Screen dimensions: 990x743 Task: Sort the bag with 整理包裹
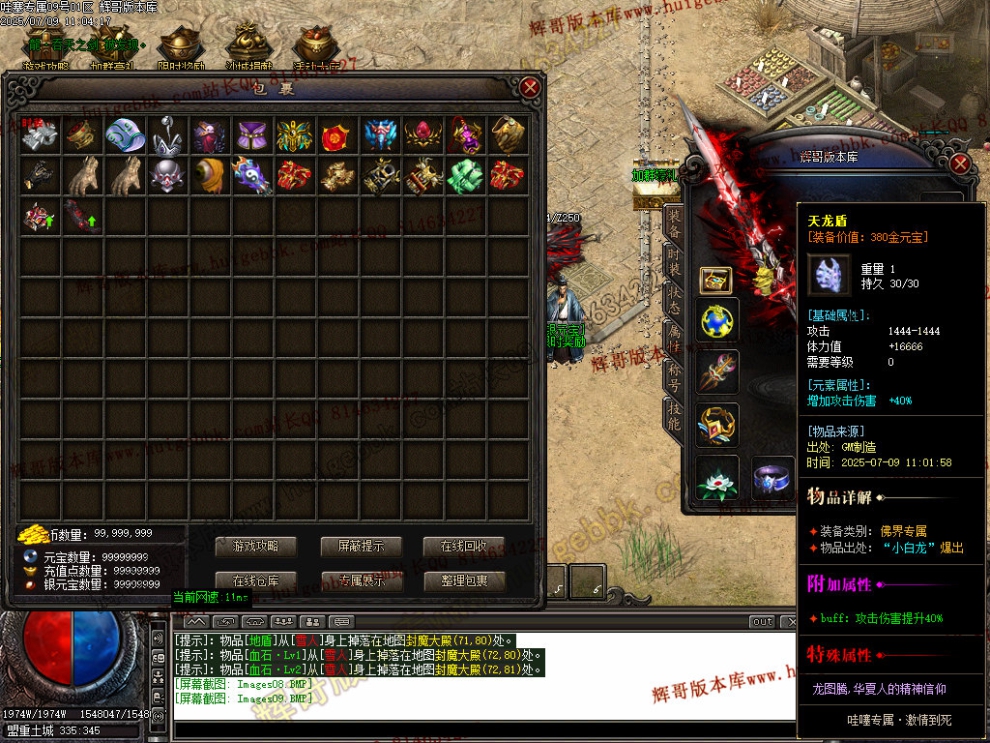[464, 581]
